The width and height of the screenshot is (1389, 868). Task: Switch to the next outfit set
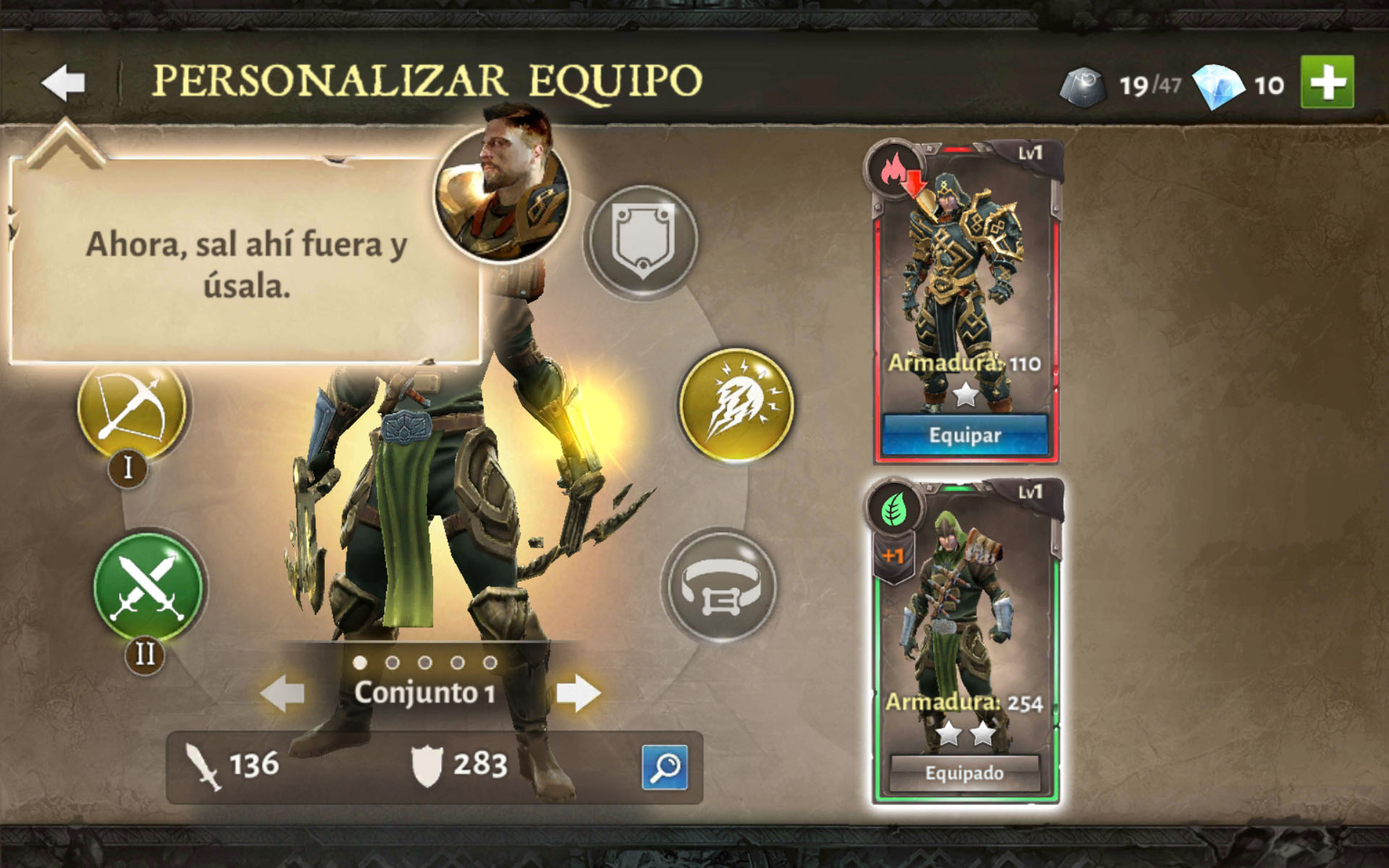(x=578, y=693)
